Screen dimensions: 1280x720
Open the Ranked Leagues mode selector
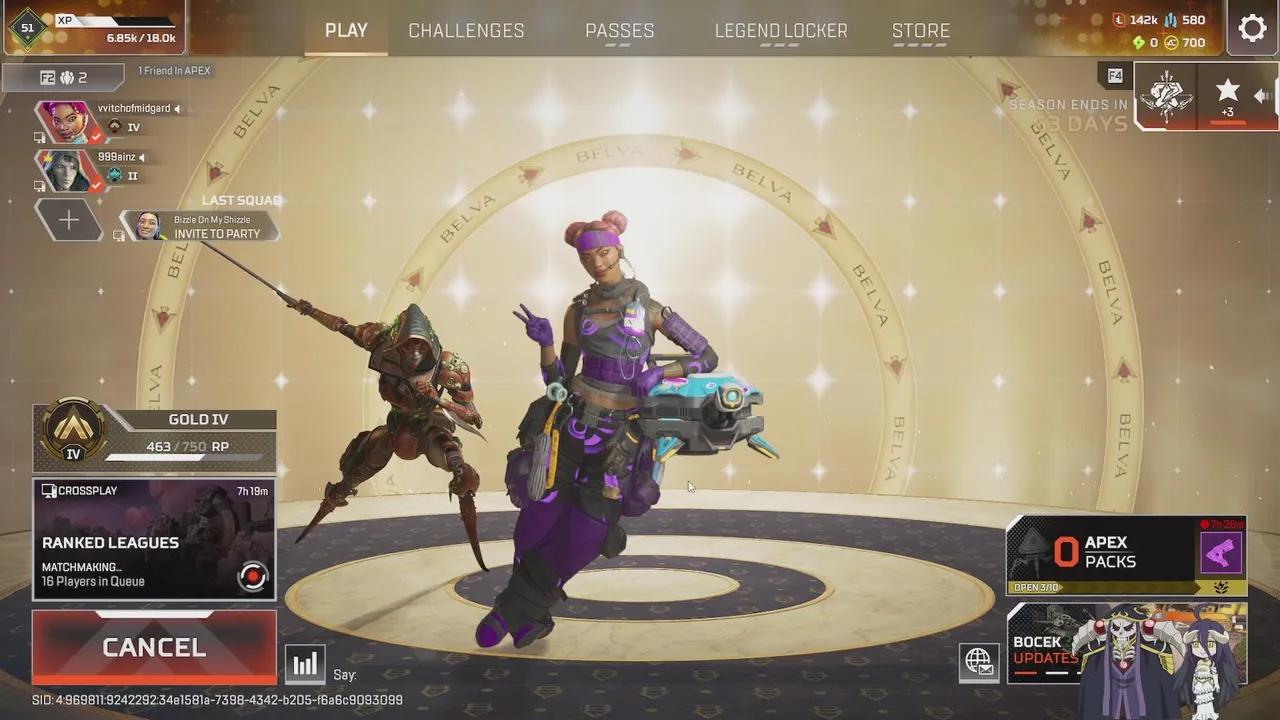[x=154, y=540]
